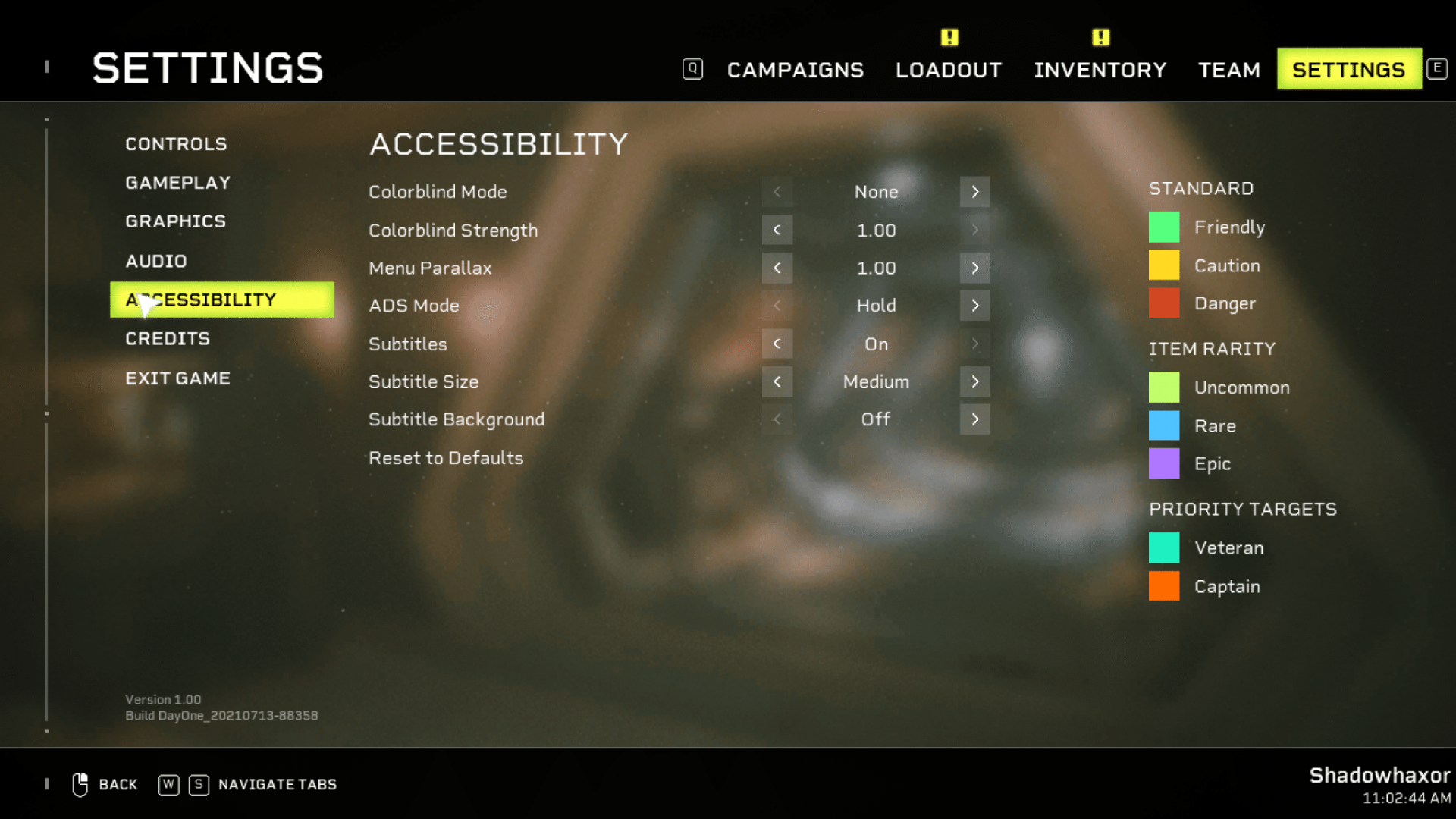Show the Graphics settings section
This screenshot has width=1456, height=819.
tap(175, 221)
